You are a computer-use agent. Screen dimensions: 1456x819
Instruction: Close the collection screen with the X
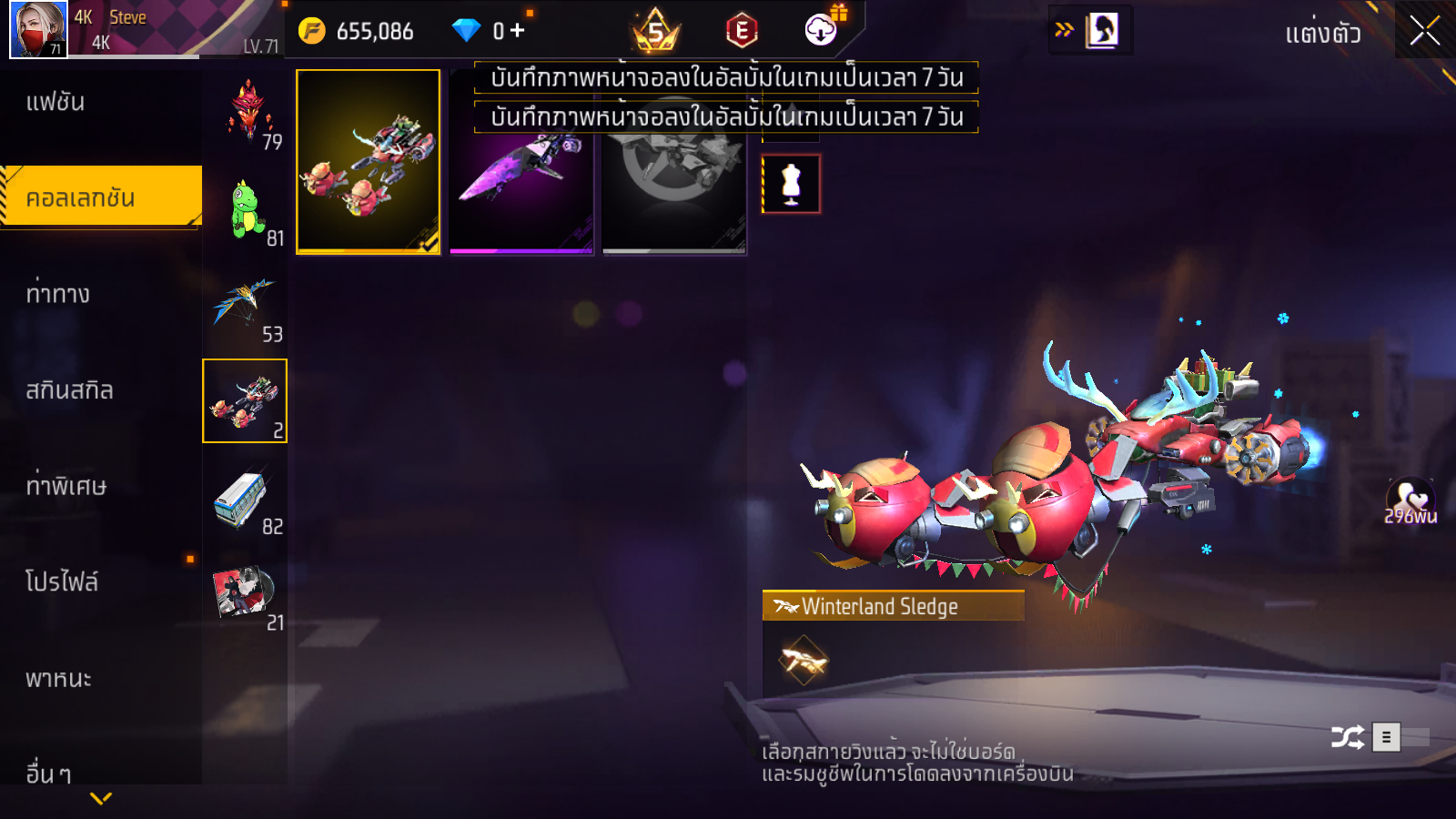[x=1424, y=31]
